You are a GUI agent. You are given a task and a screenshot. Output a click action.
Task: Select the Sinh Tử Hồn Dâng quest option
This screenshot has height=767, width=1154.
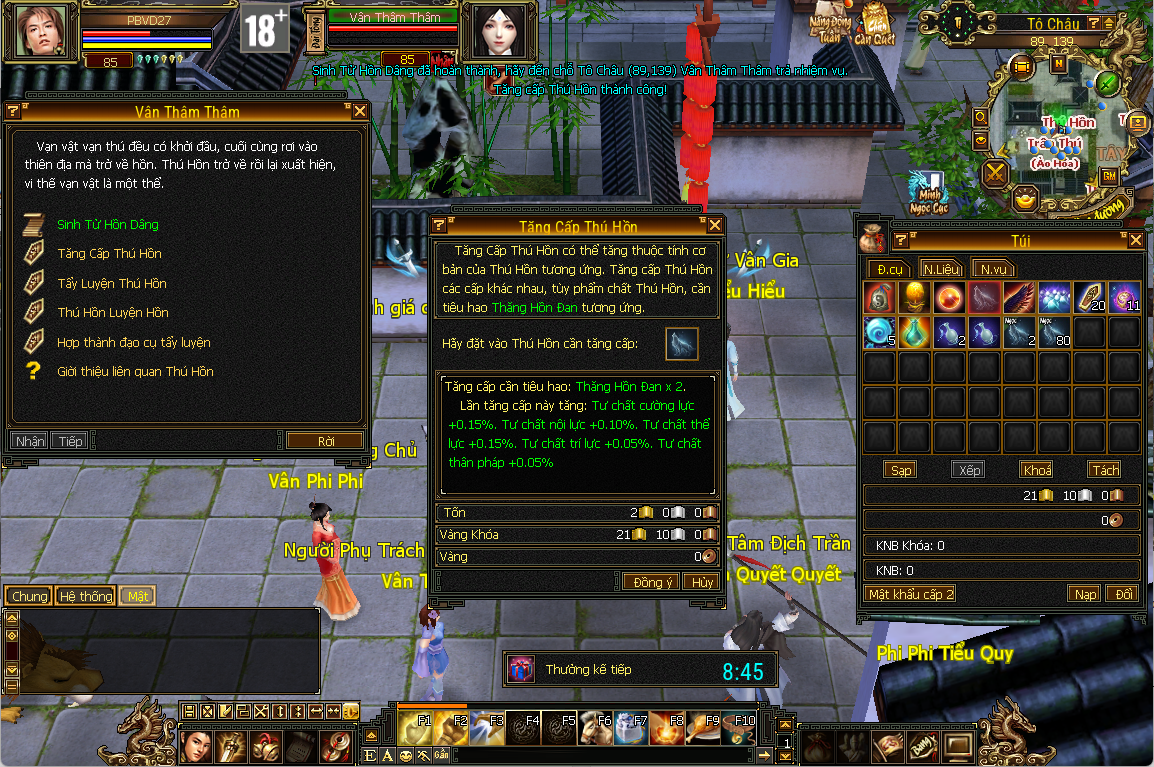click(107, 225)
